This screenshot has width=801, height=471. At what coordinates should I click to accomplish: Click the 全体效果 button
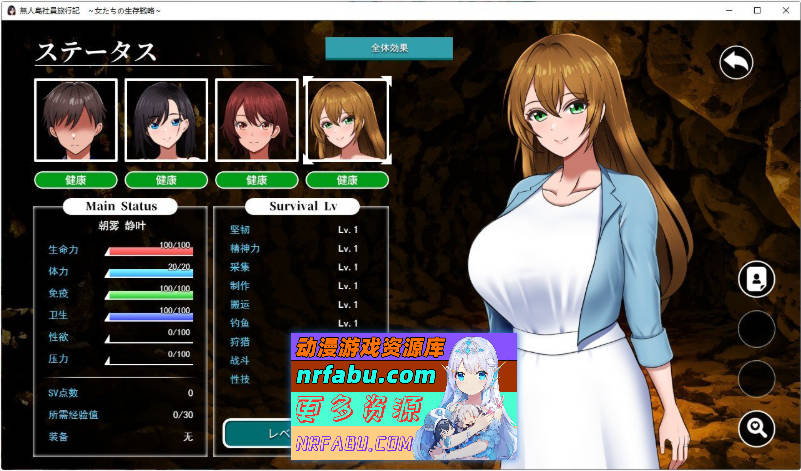point(389,48)
